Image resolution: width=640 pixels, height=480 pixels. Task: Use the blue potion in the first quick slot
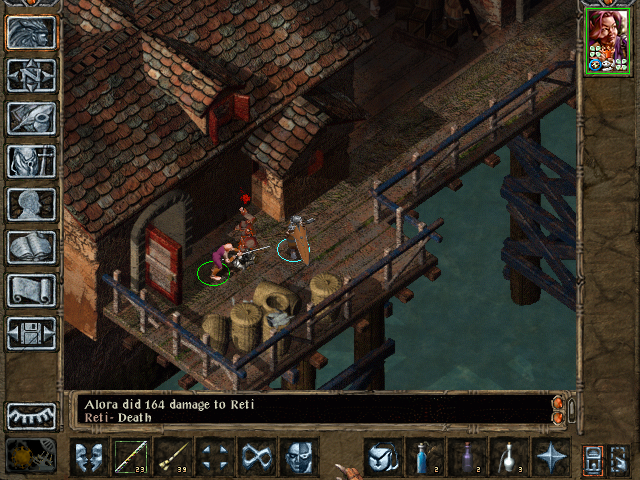pos(424,457)
